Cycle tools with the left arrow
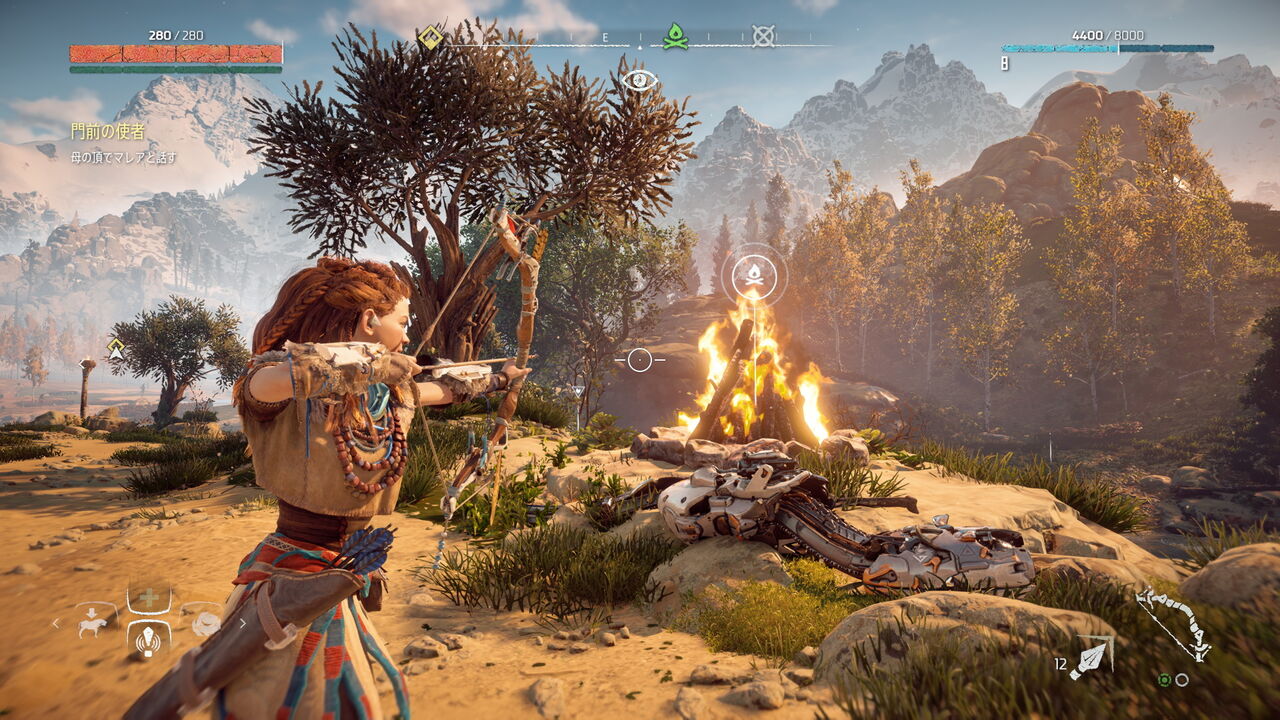Image resolution: width=1280 pixels, height=720 pixels. pyautogui.click(x=56, y=624)
